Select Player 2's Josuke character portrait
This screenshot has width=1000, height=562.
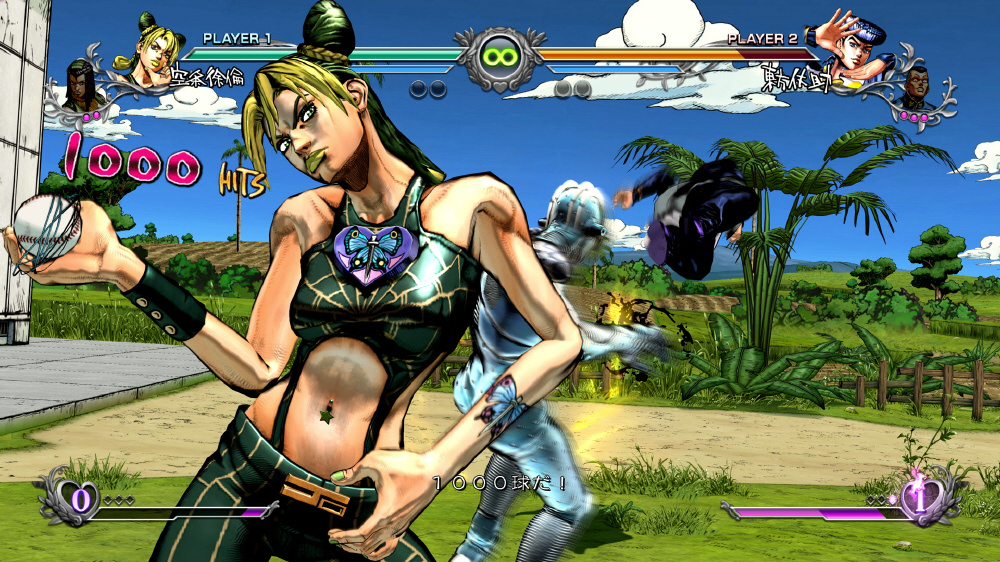[x=848, y=45]
